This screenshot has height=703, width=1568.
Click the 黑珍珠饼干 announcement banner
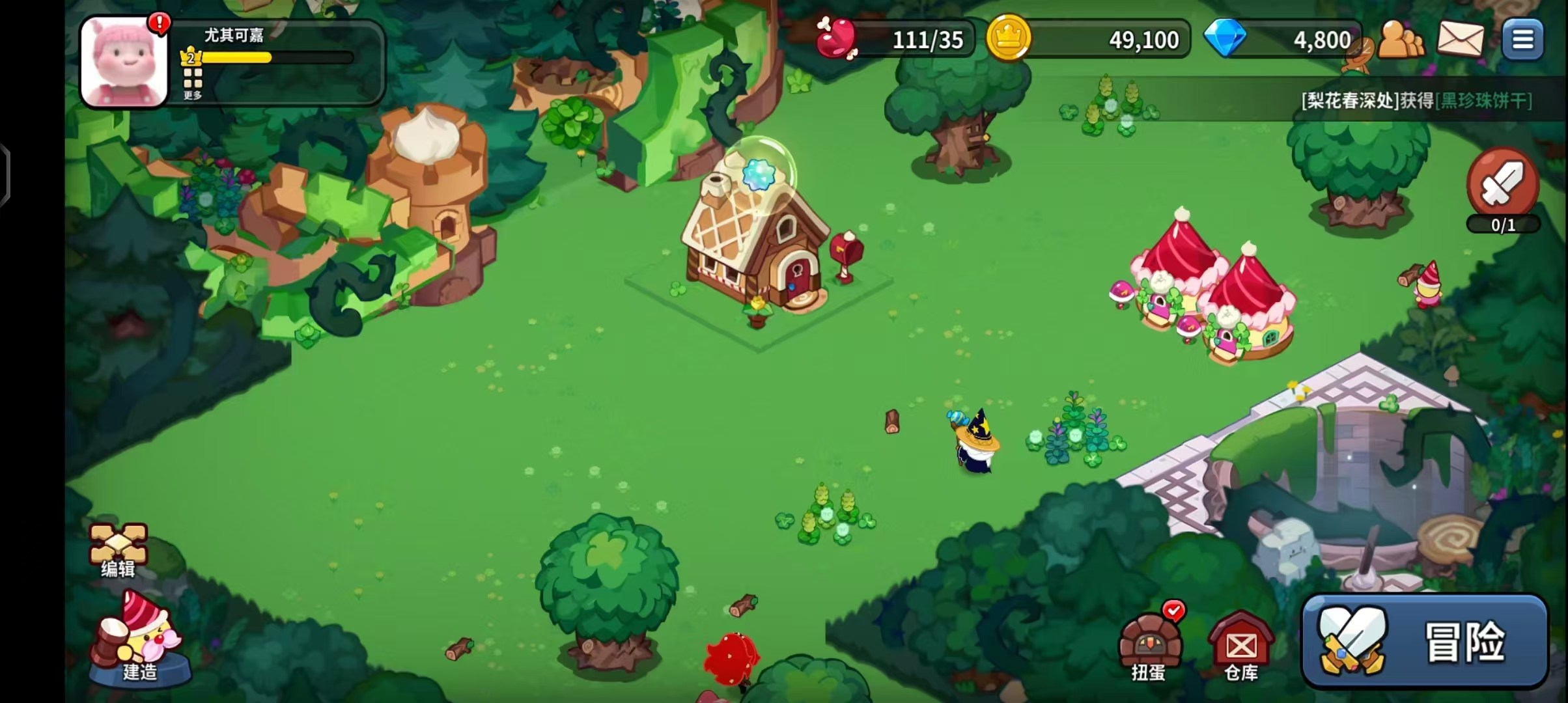point(1416,100)
